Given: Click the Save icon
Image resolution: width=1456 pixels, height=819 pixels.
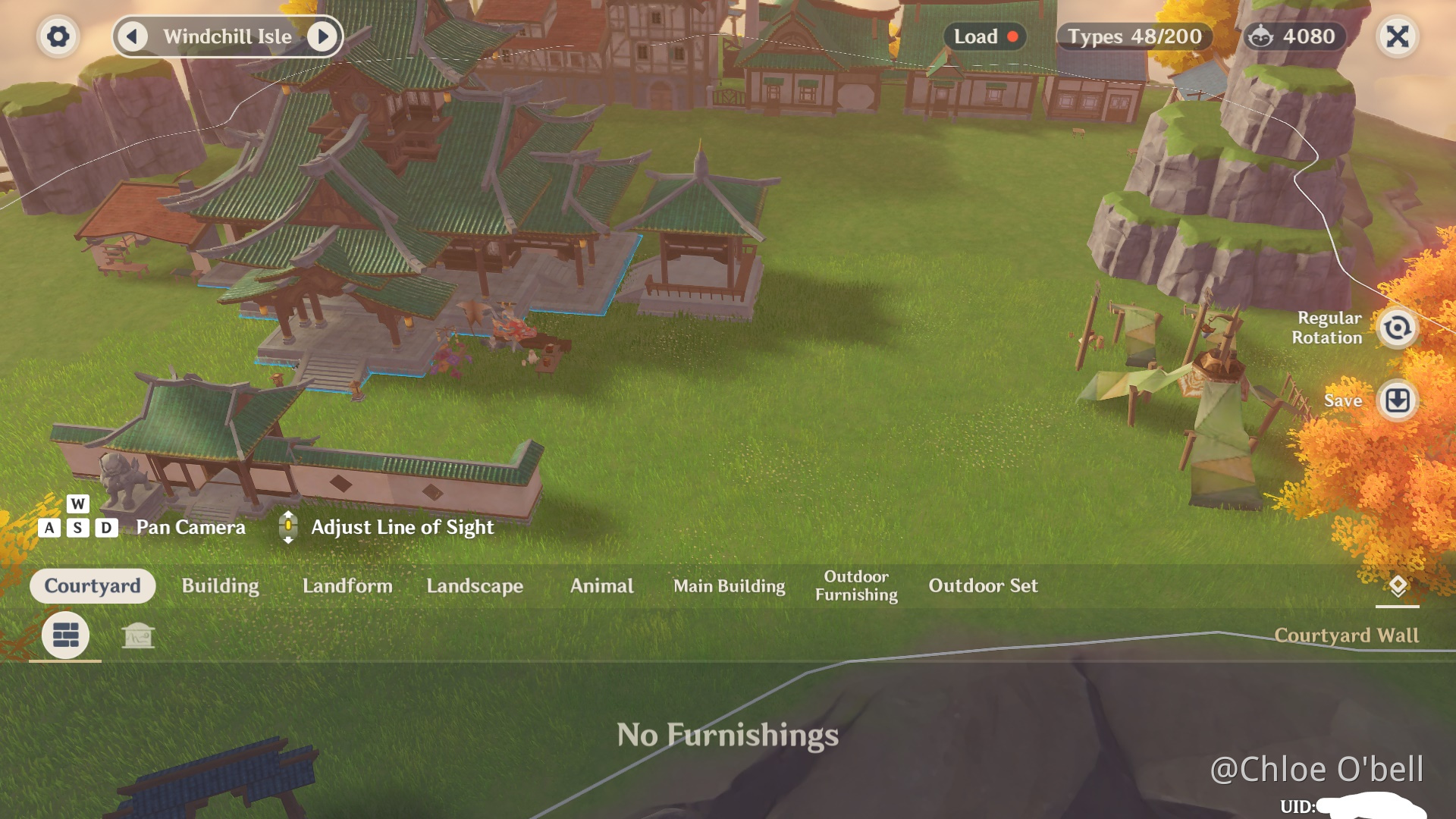Looking at the screenshot, I should pyautogui.click(x=1398, y=400).
